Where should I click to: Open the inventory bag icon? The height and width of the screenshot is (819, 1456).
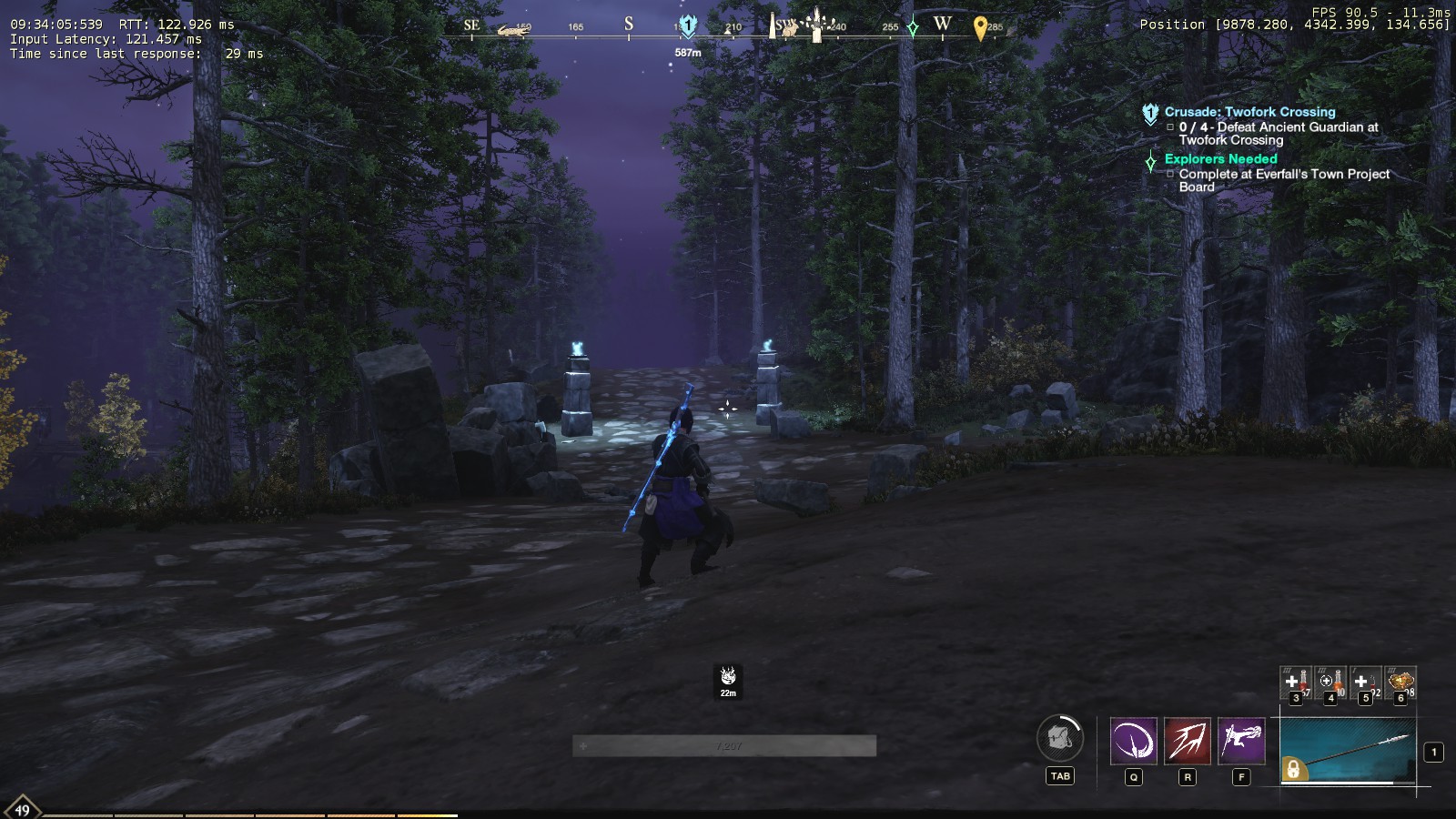[1060, 737]
